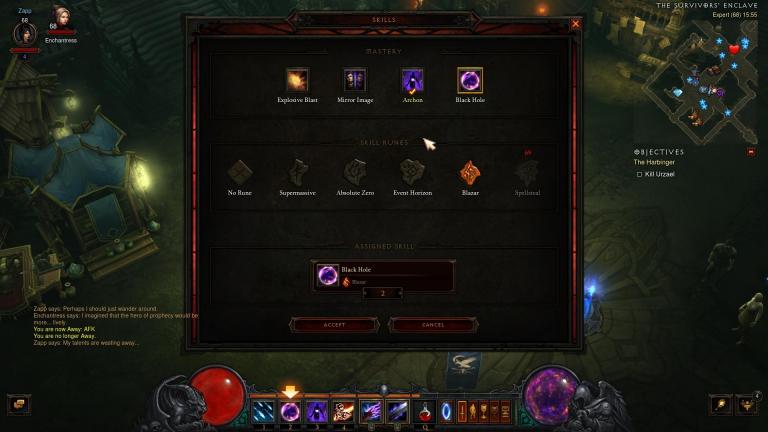This screenshot has width=768, height=432.
Task: Choose the No Rune option
Action: (x=240, y=173)
